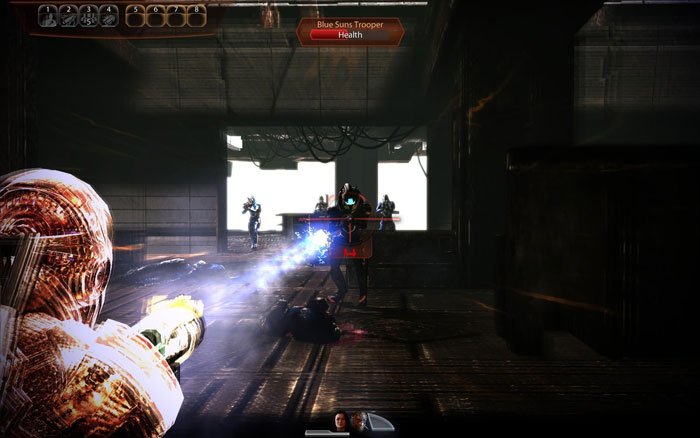Select the dark-haired woman squadmate portrait
The height and width of the screenshot is (438, 700).
341,421
